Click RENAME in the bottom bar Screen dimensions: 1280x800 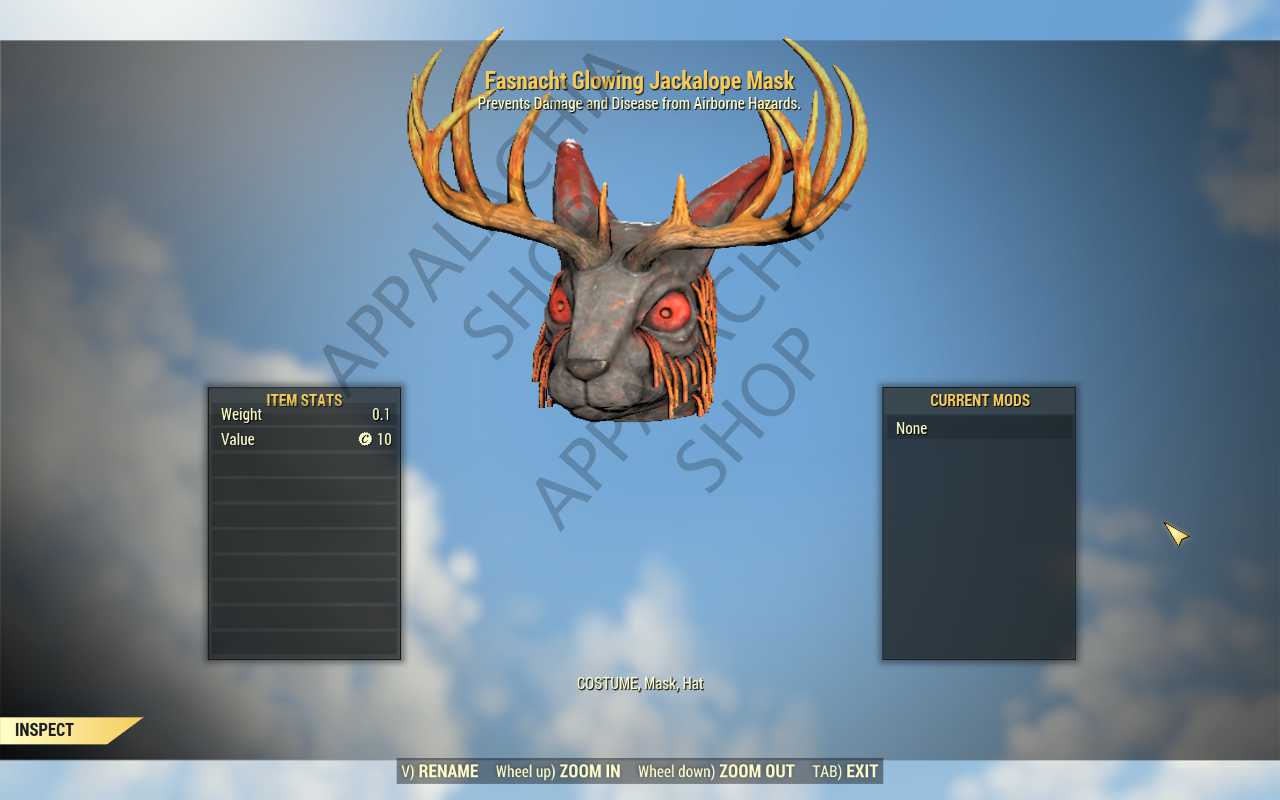pyautogui.click(x=452, y=771)
